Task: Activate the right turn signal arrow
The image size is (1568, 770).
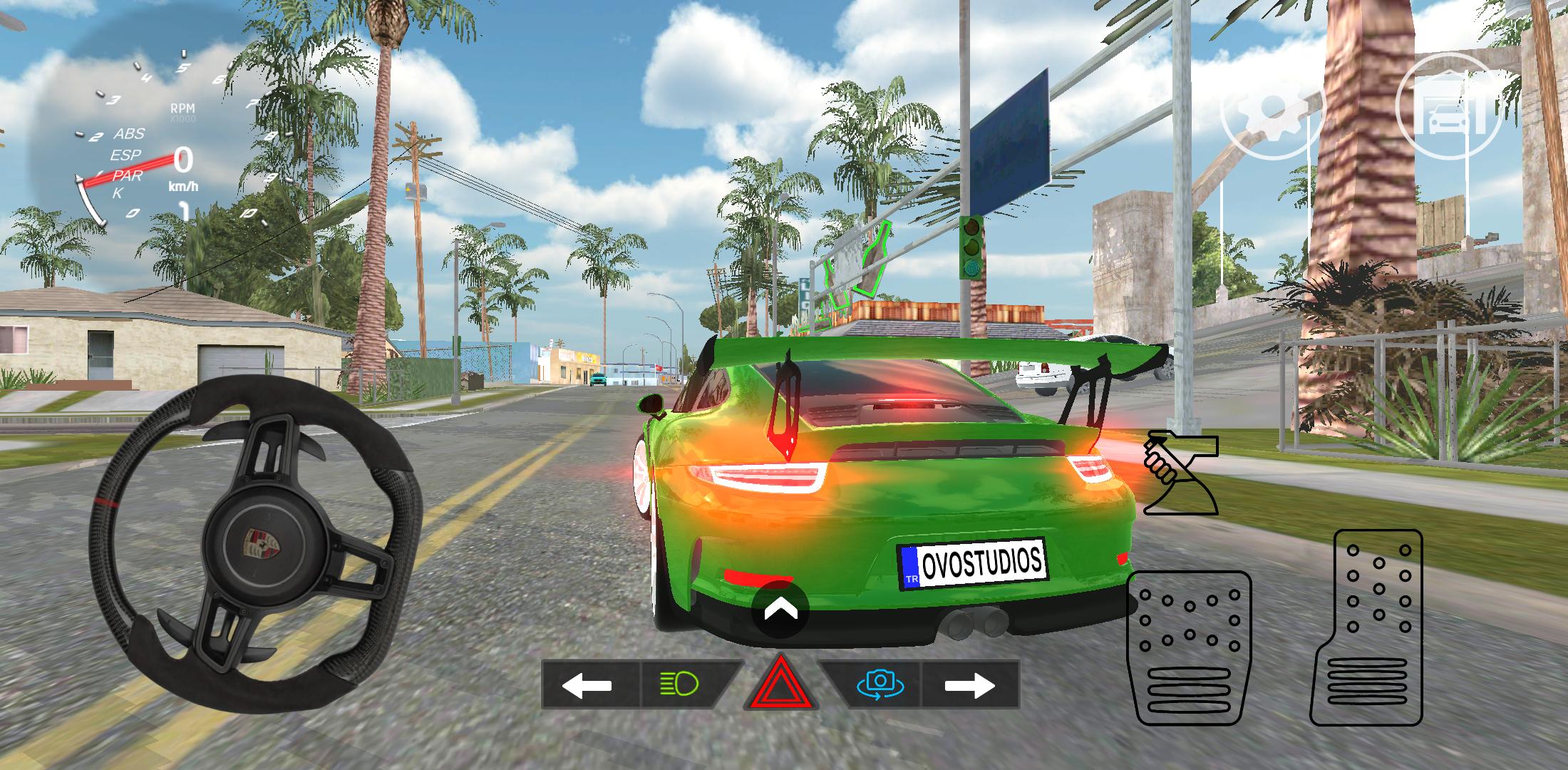Action: point(970,685)
